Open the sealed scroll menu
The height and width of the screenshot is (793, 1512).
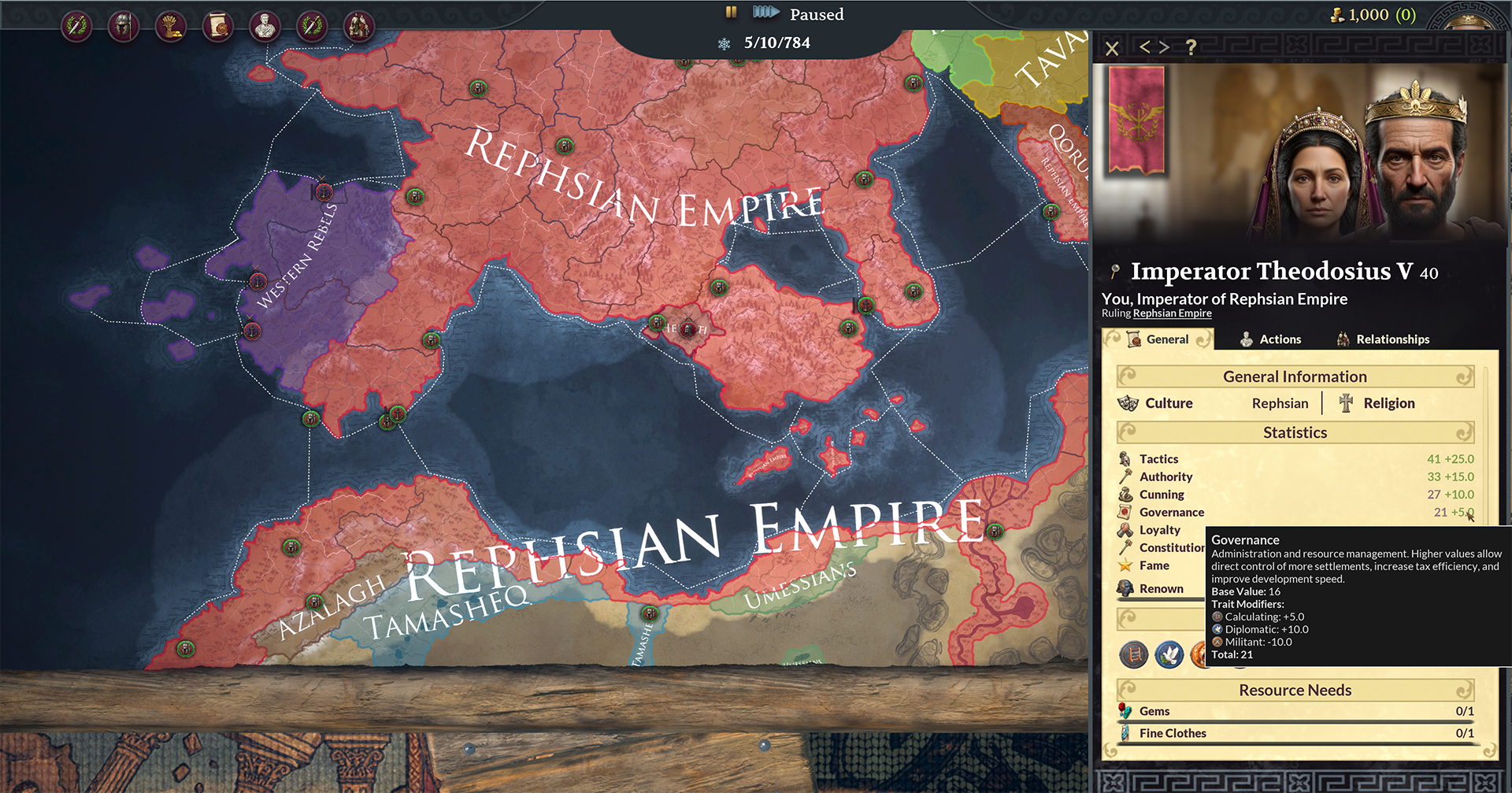click(x=217, y=27)
